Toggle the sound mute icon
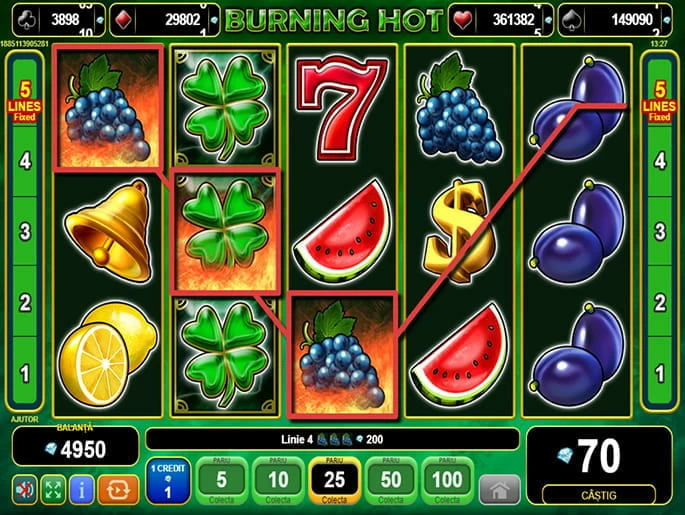685x515 pixels. coord(24,489)
